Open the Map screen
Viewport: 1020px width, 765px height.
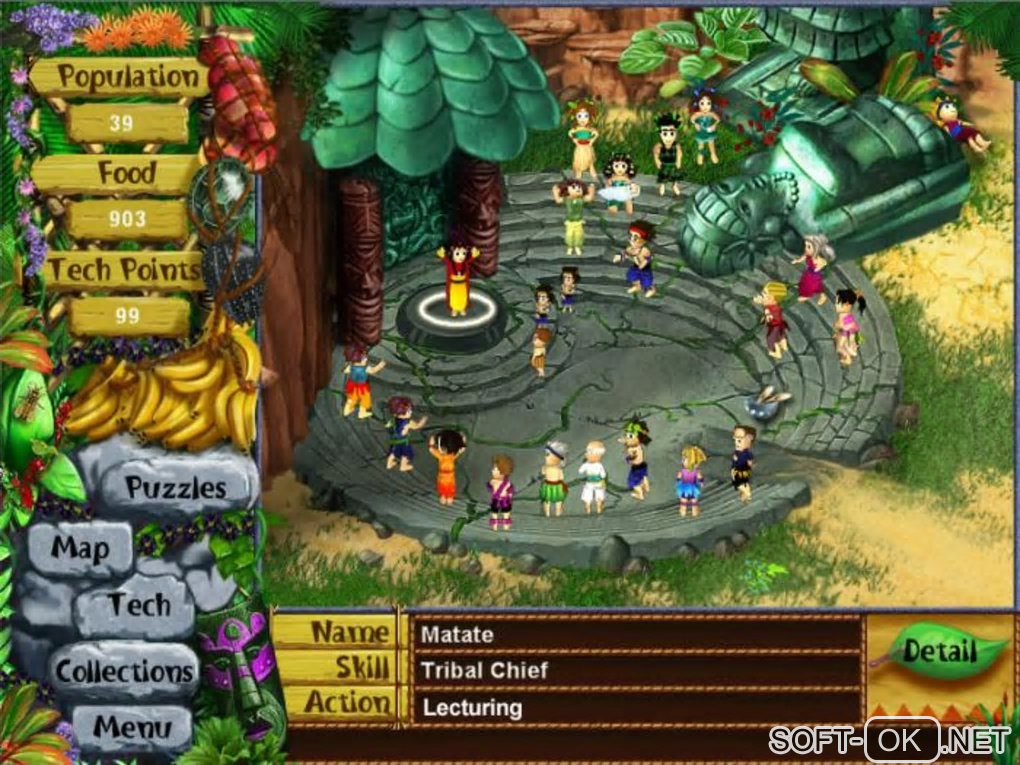80,547
